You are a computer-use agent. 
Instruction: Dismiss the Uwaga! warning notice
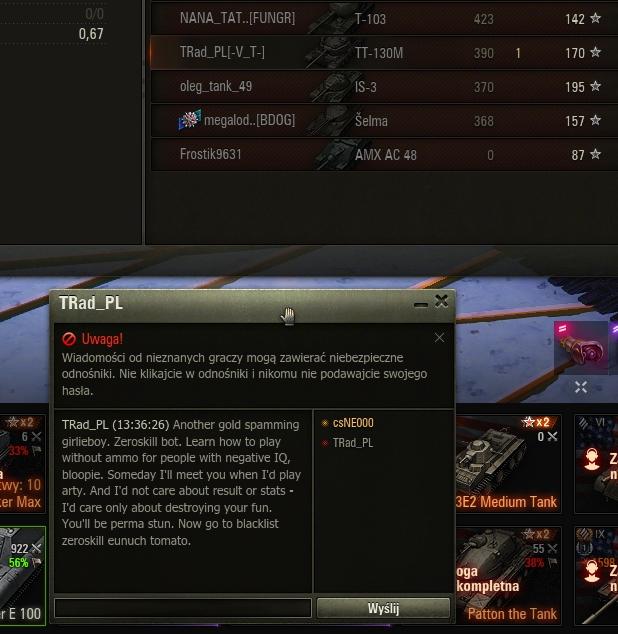click(439, 338)
